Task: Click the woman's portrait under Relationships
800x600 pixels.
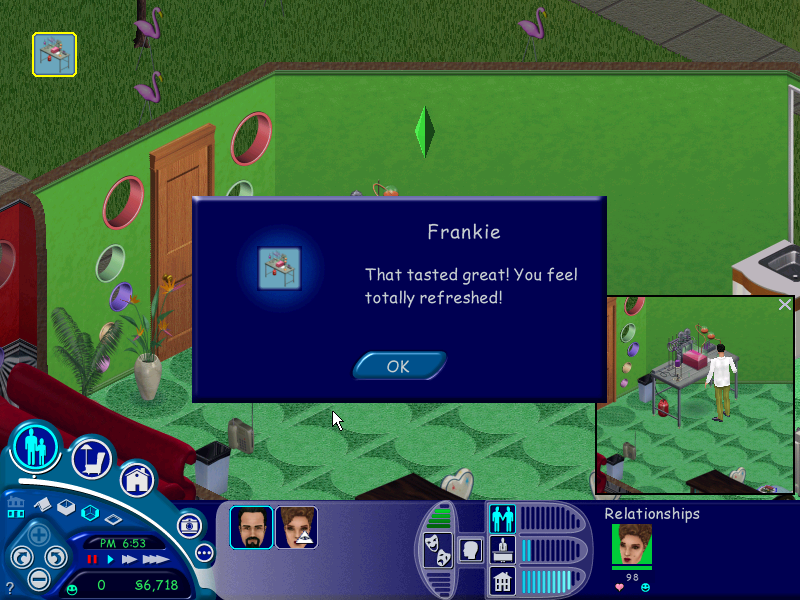Action: 631,545
